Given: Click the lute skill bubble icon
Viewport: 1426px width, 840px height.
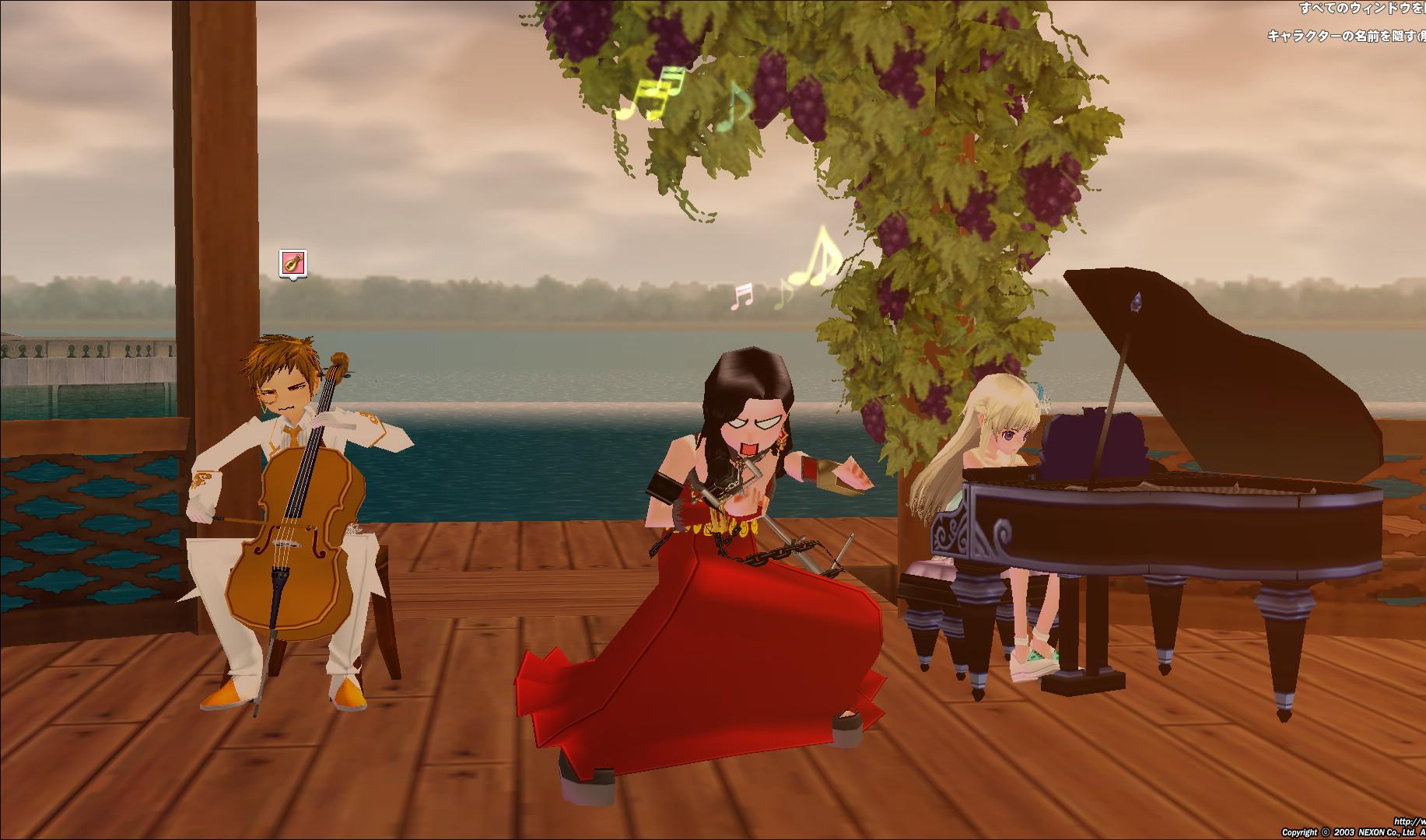Looking at the screenshot, I should 293,263.
